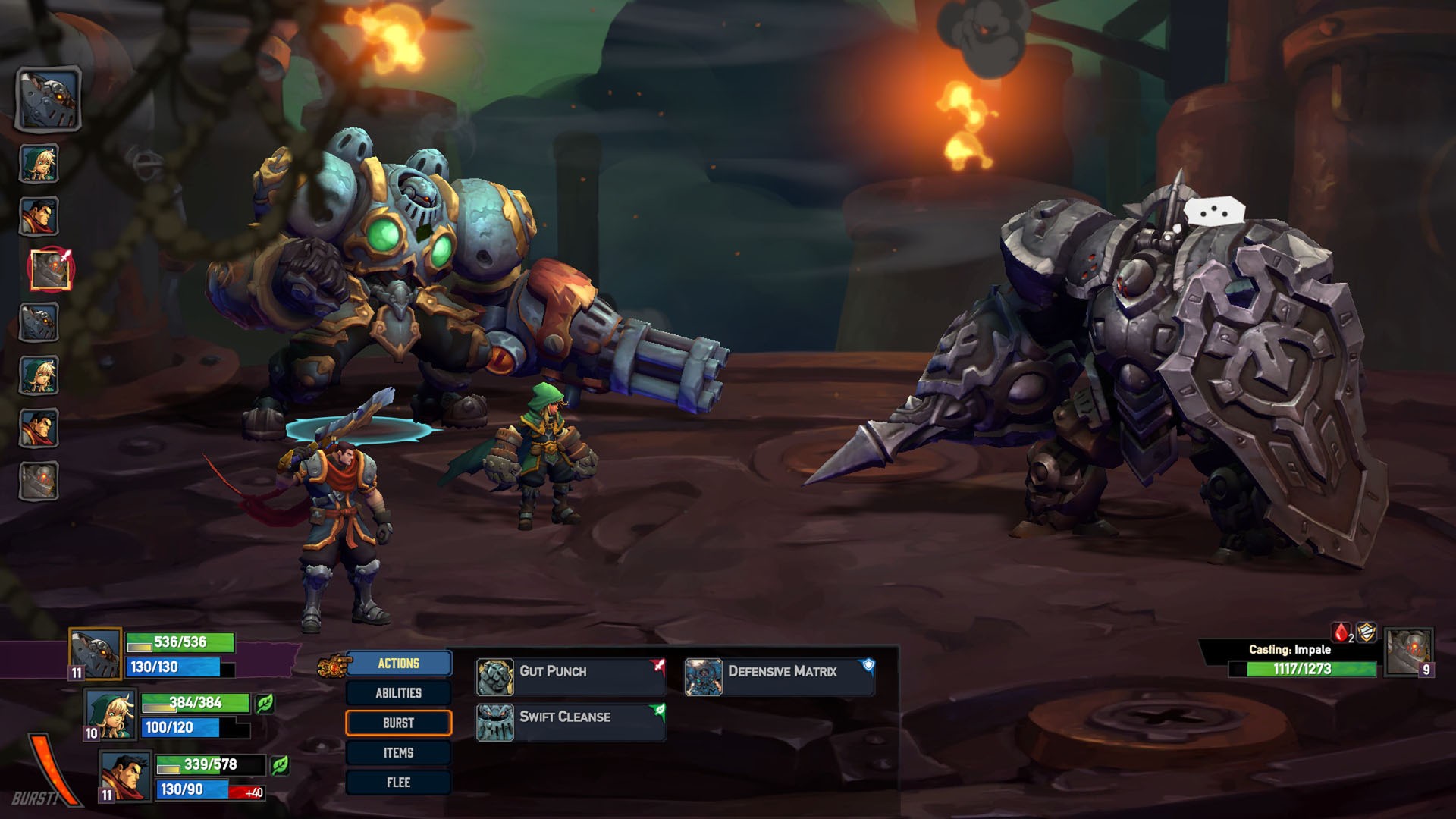Screen dimensions: 1456x819
Task: Choose Flee to escape battle
Action: pyautogui.click(x=398, y=782)
